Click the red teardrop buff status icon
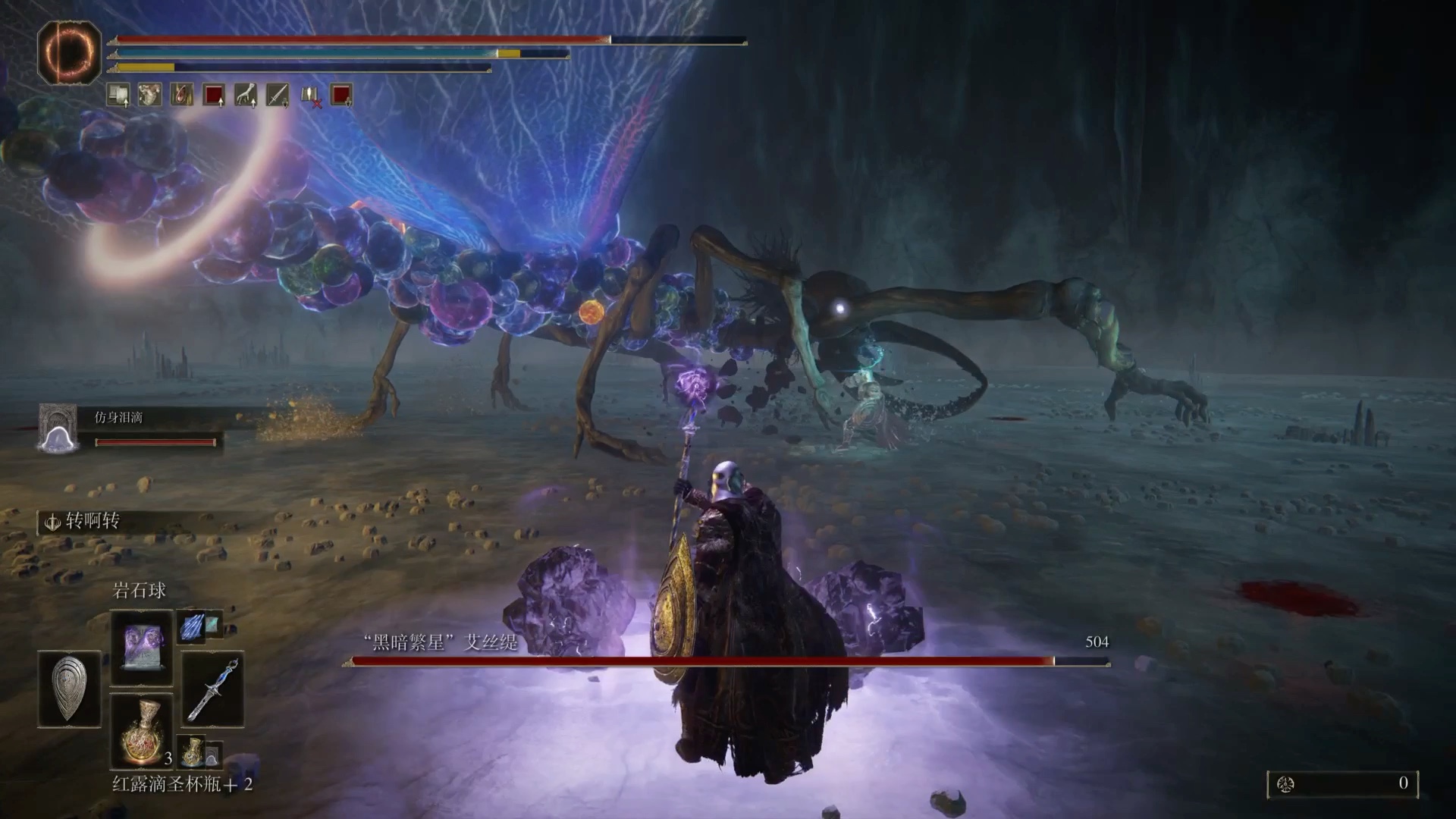Viewport: 1456px width, 819px height. click(182, 96)
